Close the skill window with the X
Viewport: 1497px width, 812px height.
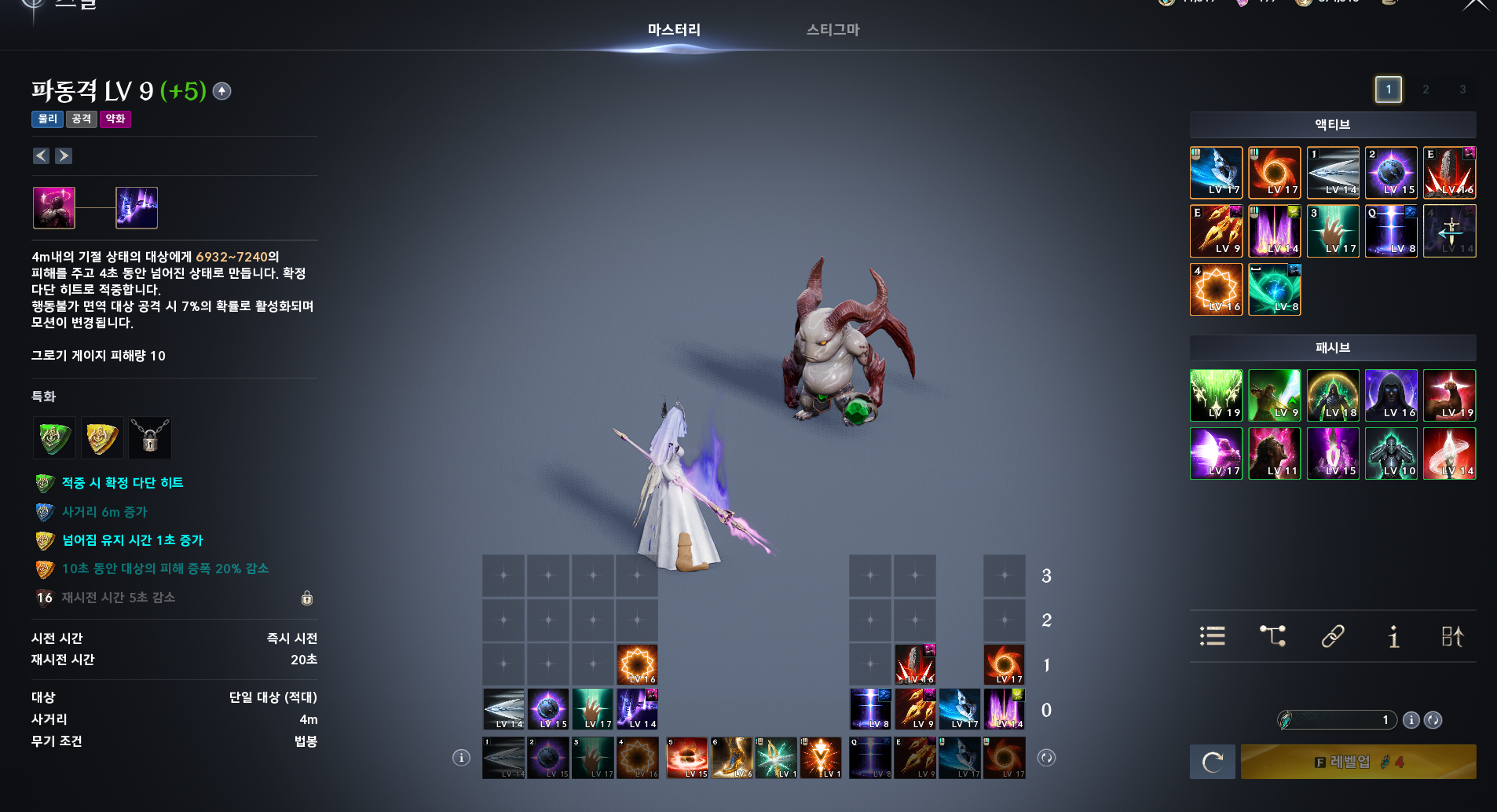point(1476,5)
